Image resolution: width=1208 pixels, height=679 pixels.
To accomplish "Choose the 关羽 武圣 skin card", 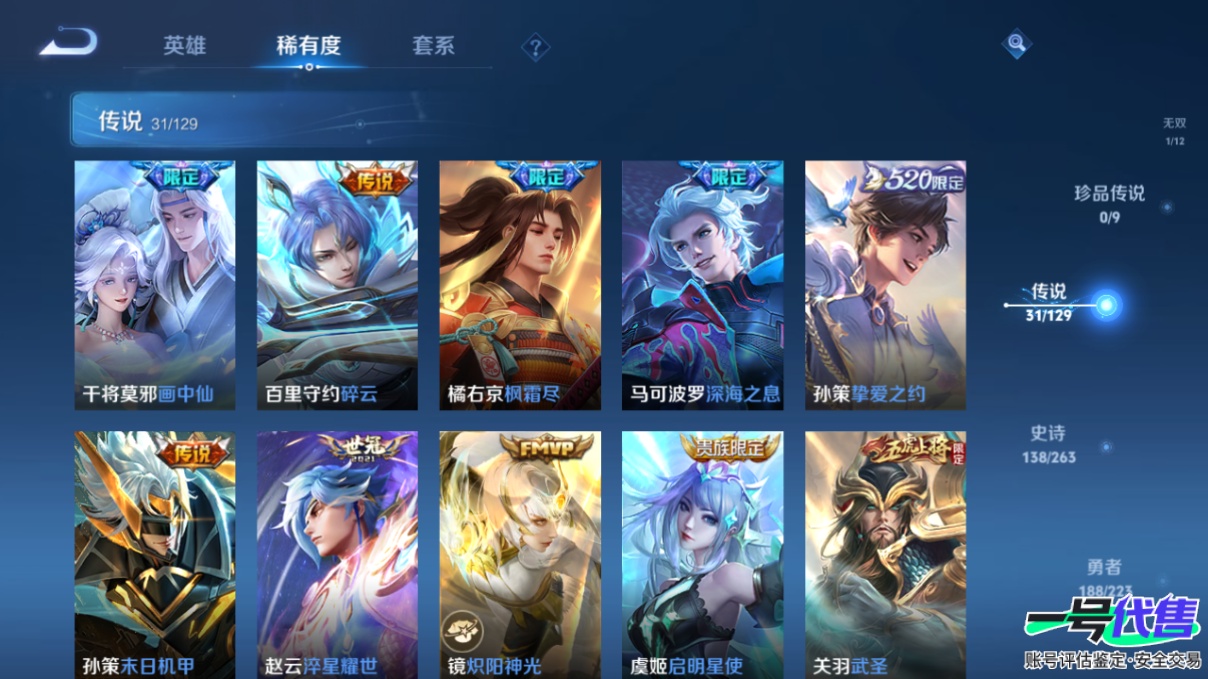I will coord(885,555).
